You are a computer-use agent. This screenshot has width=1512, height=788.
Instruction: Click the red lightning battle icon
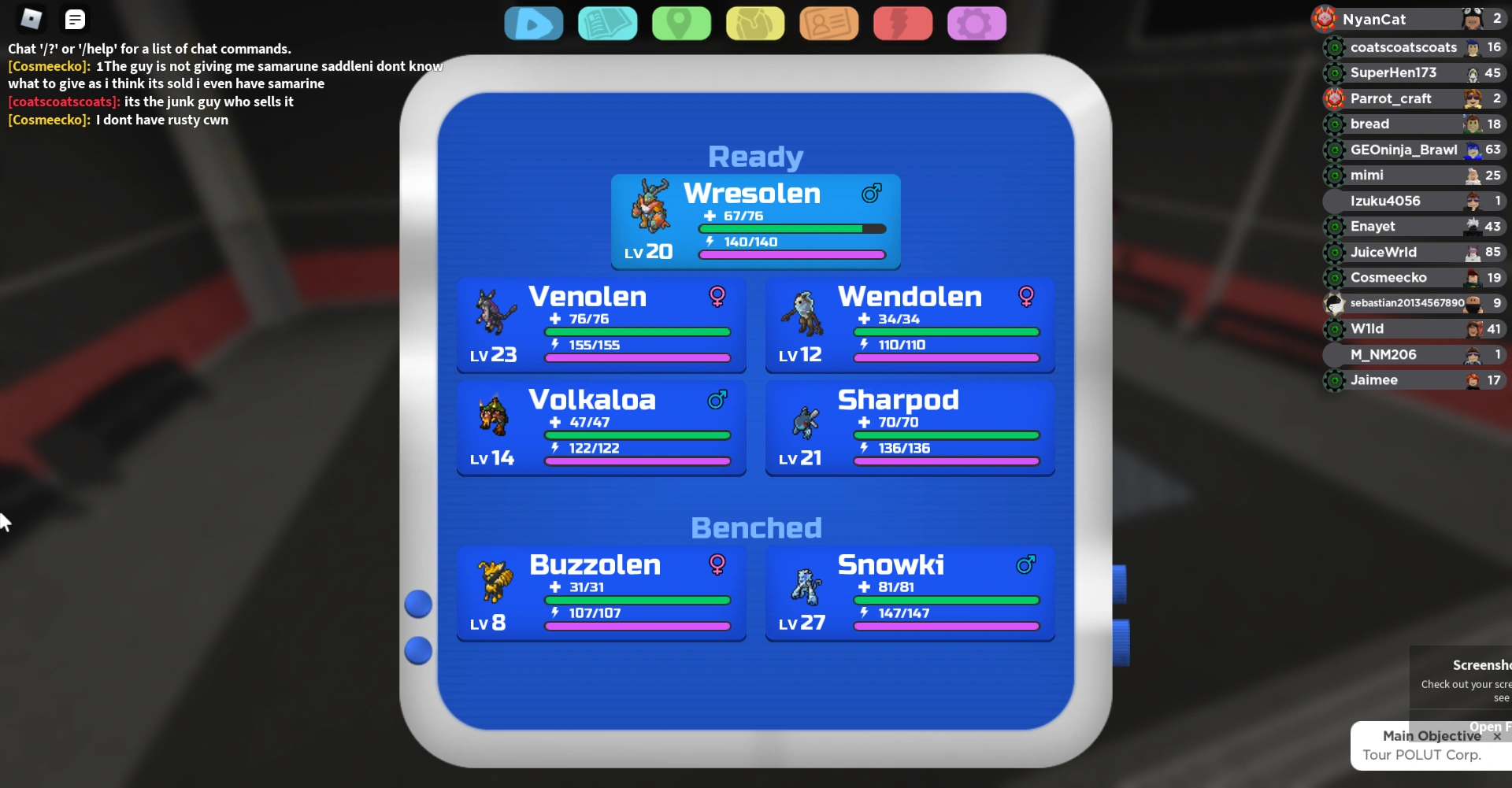[902, 24]
